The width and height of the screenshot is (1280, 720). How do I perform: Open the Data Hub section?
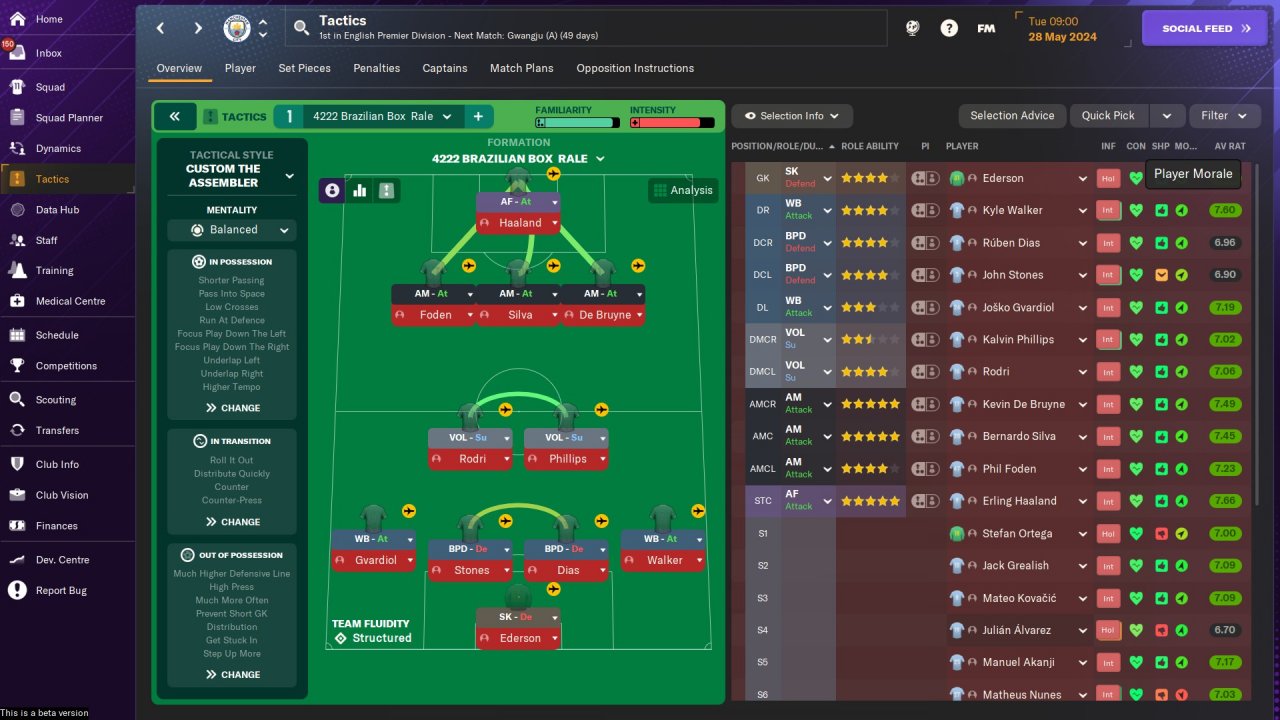(x=57, y=210)
